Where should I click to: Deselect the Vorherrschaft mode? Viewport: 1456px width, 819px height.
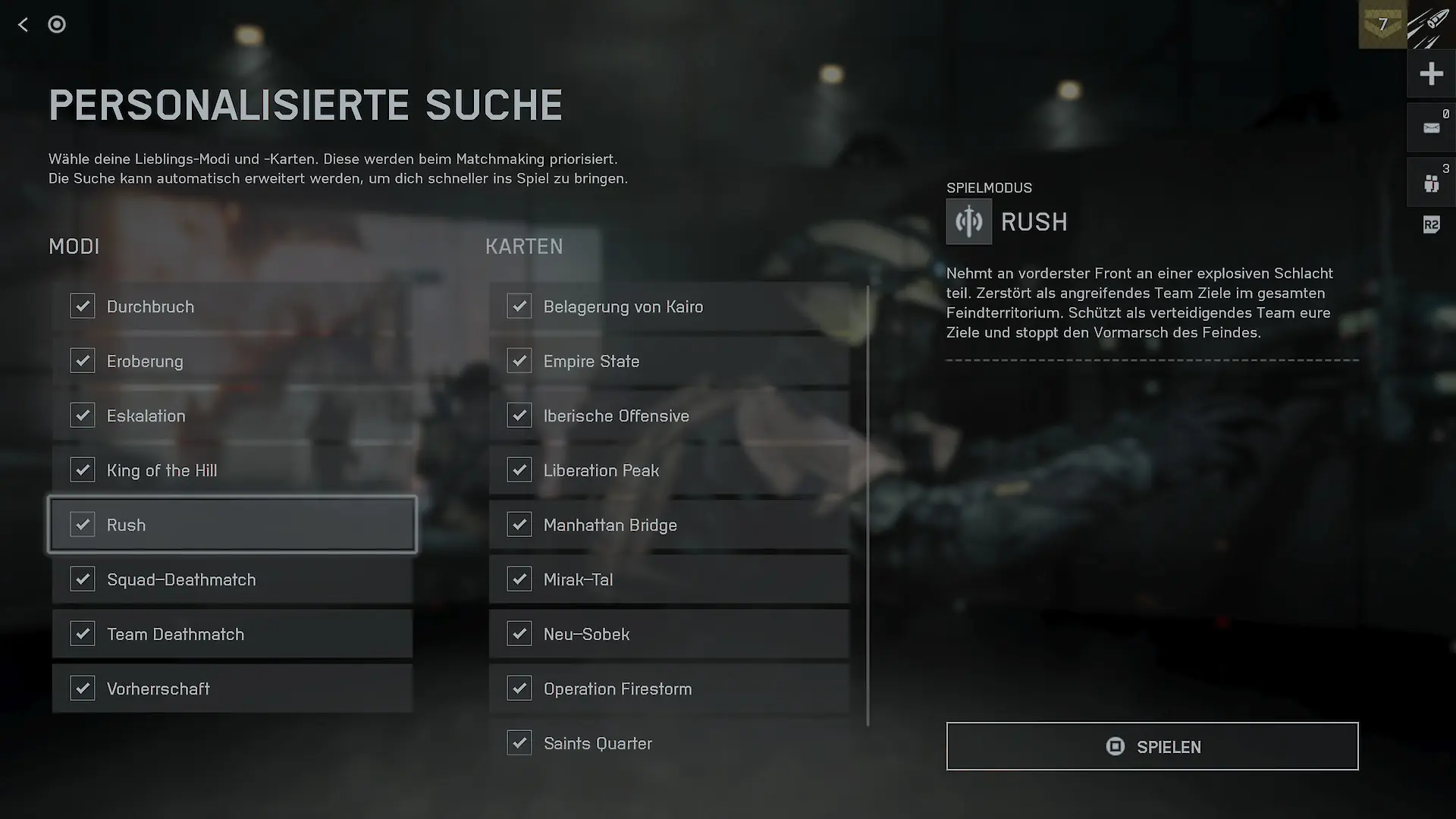pyautogui.click(x=83, y=689)
